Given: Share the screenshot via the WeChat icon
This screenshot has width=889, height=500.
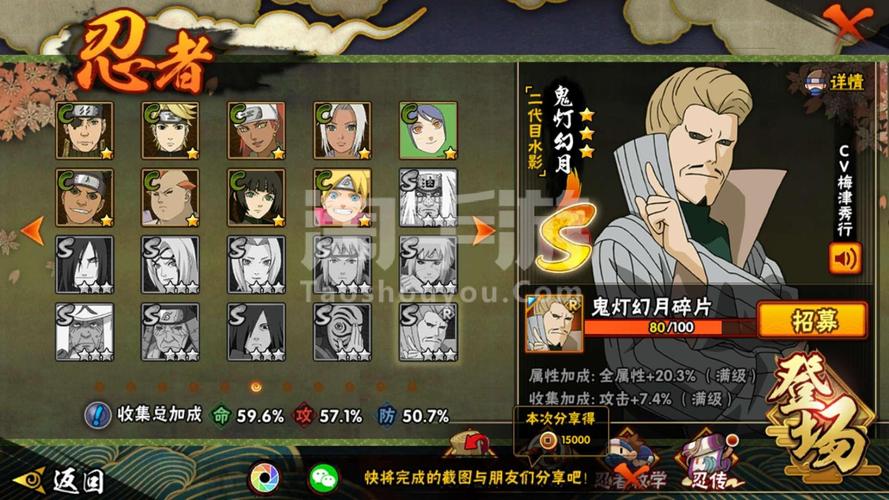Looking at the screenshot, I should (324, 477).
